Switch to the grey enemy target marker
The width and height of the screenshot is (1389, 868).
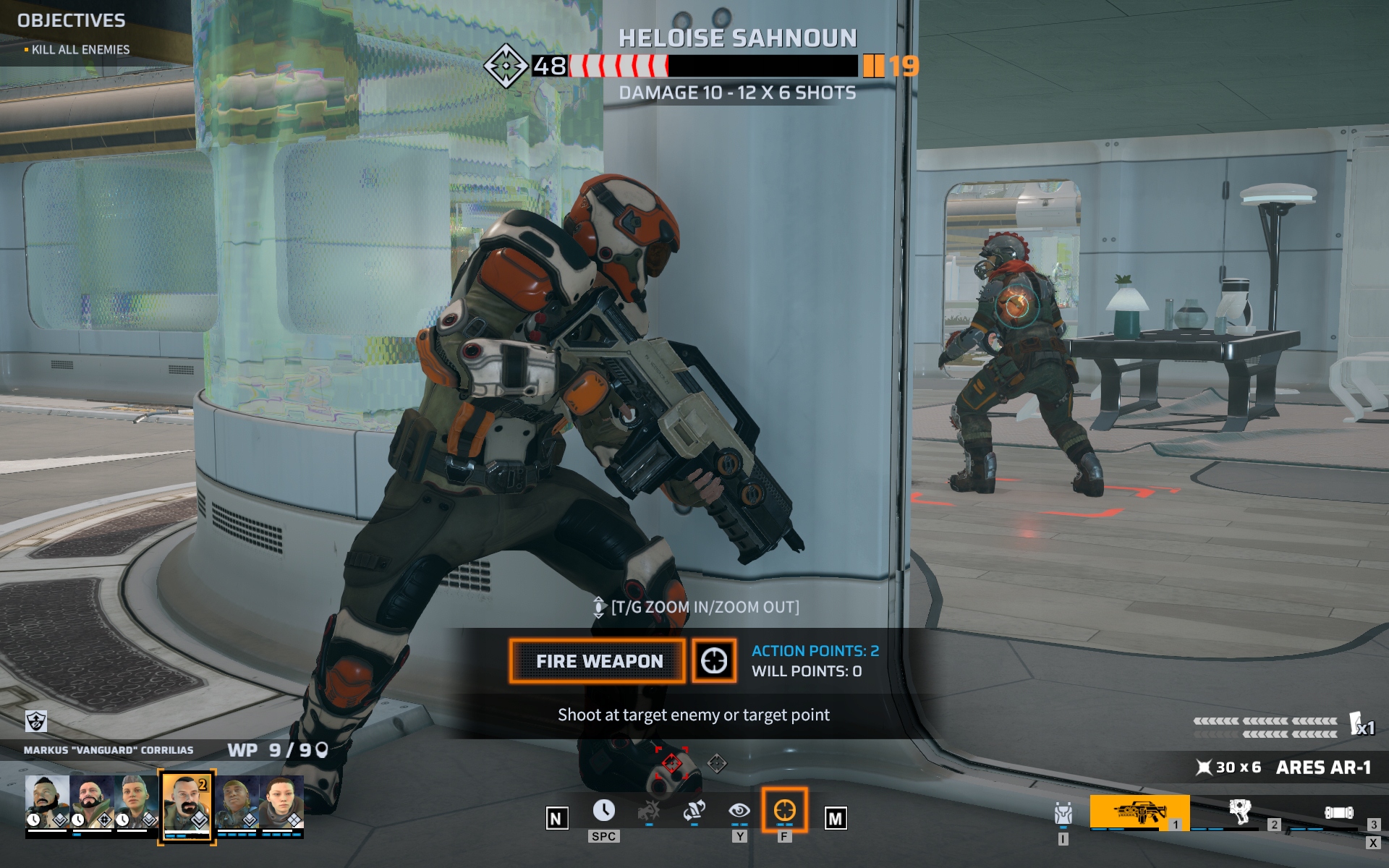click(x=717, y=763)
